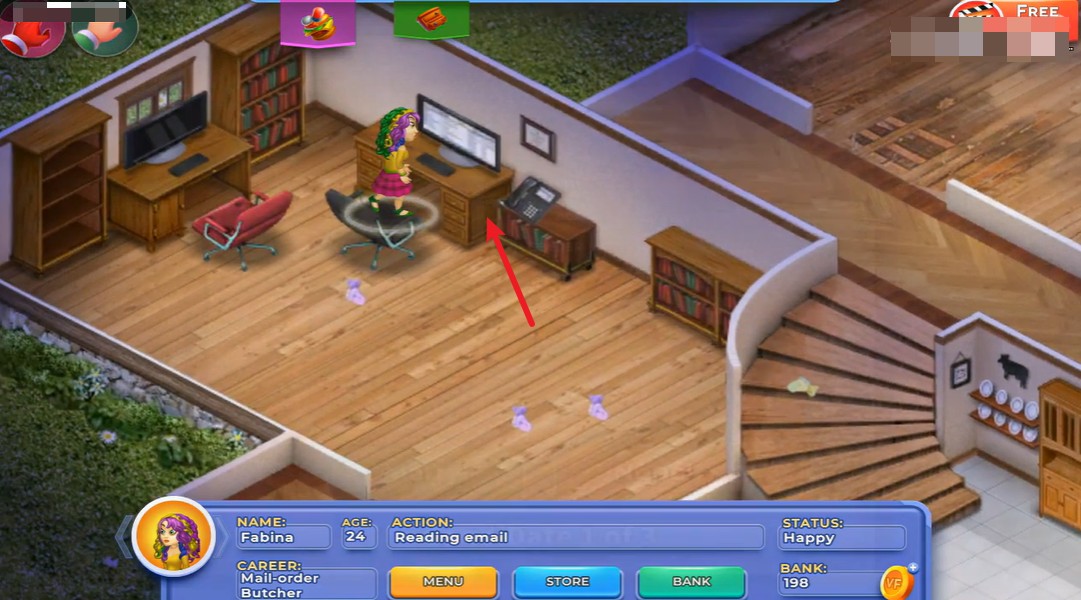Click Fabina's round portrait

174,537
